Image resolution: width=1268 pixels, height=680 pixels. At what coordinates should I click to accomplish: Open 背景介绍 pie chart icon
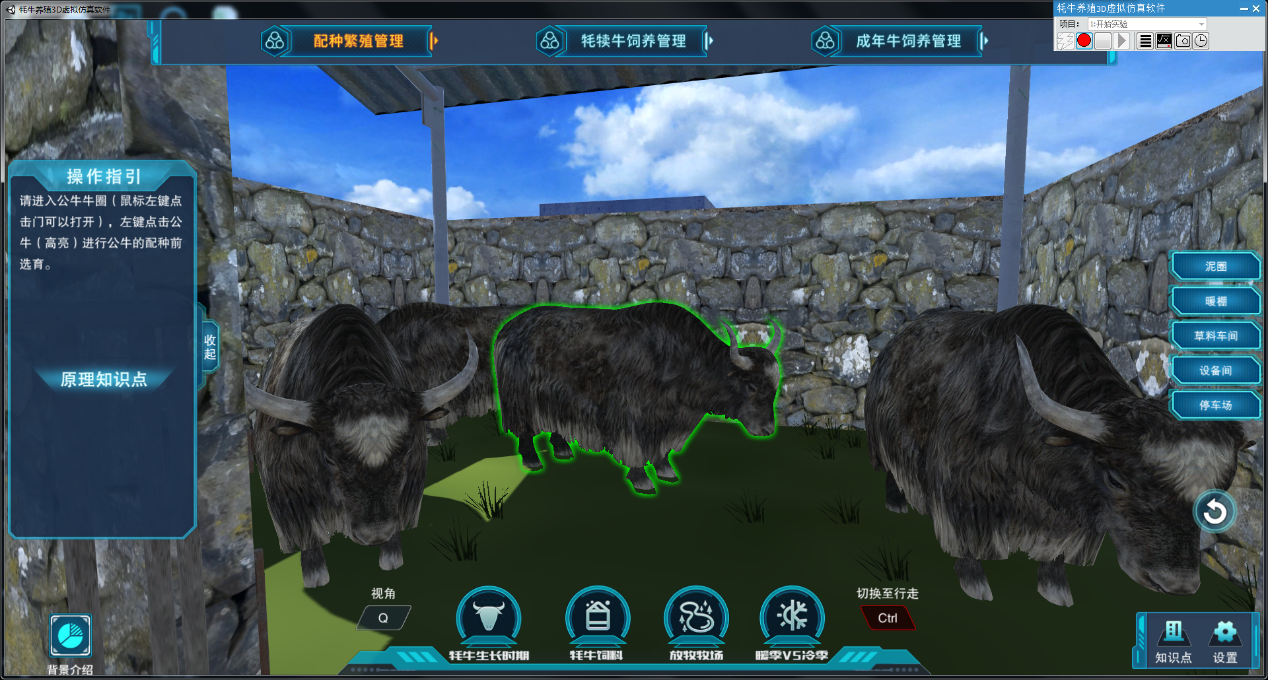tap(71, 635)
